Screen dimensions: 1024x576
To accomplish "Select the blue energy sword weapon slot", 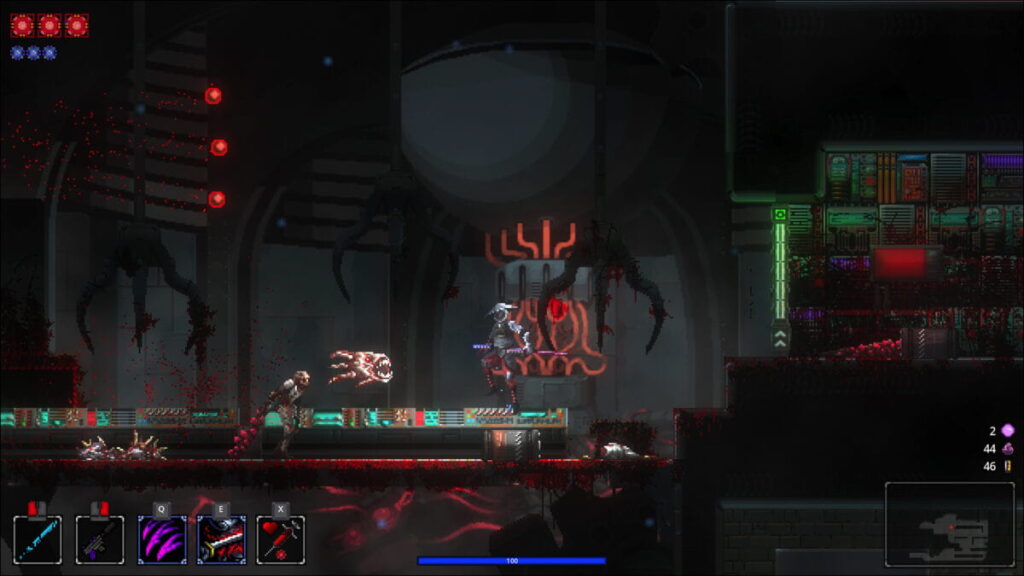I will pos(38,540).
